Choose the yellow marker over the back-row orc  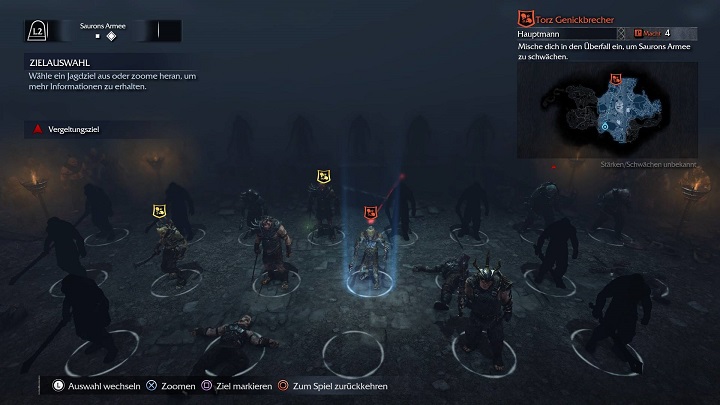pos(323,177)
